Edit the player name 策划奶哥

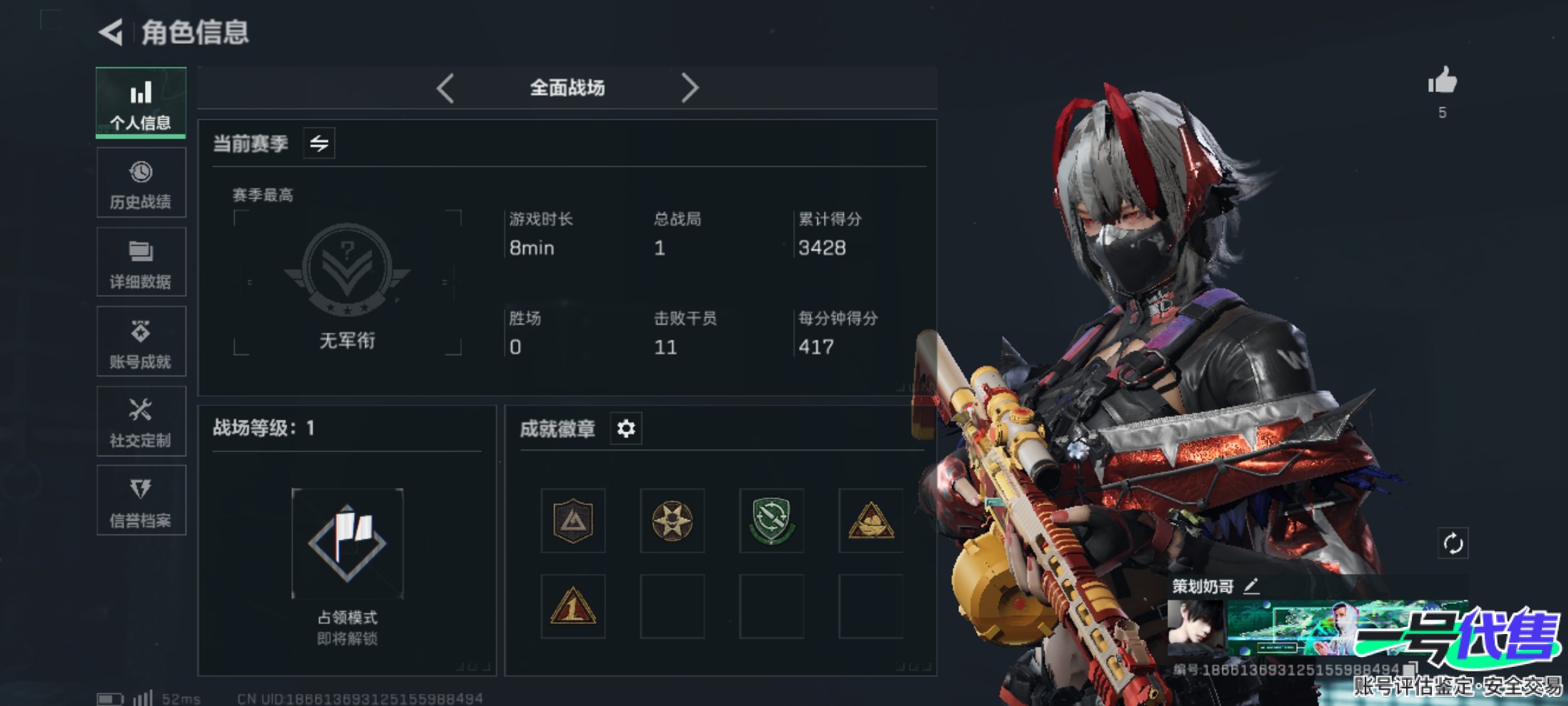tap(1251, 586)
